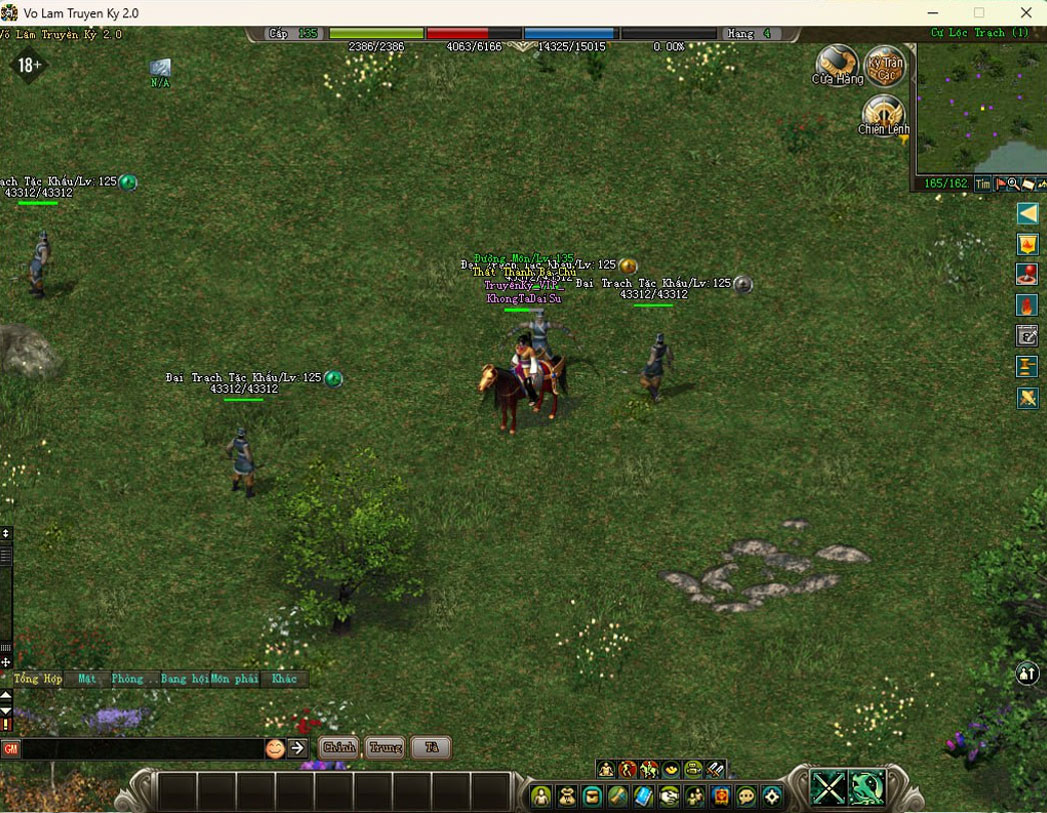Switch to the Tổng Hợp chat tab
The width and height of the screenshot is (1047, 813).
pos(38,678)
